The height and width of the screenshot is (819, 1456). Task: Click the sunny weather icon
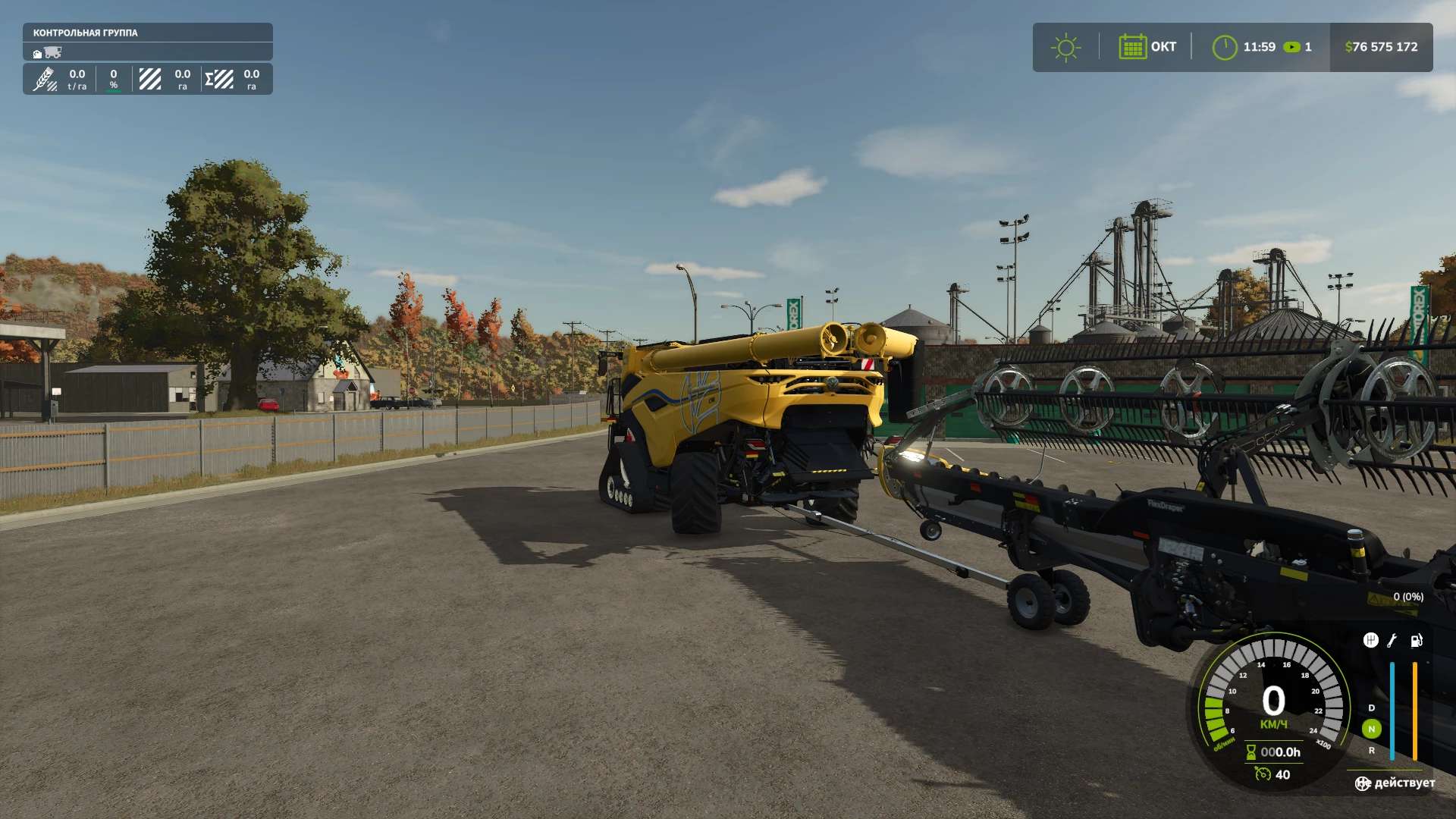1065,47
